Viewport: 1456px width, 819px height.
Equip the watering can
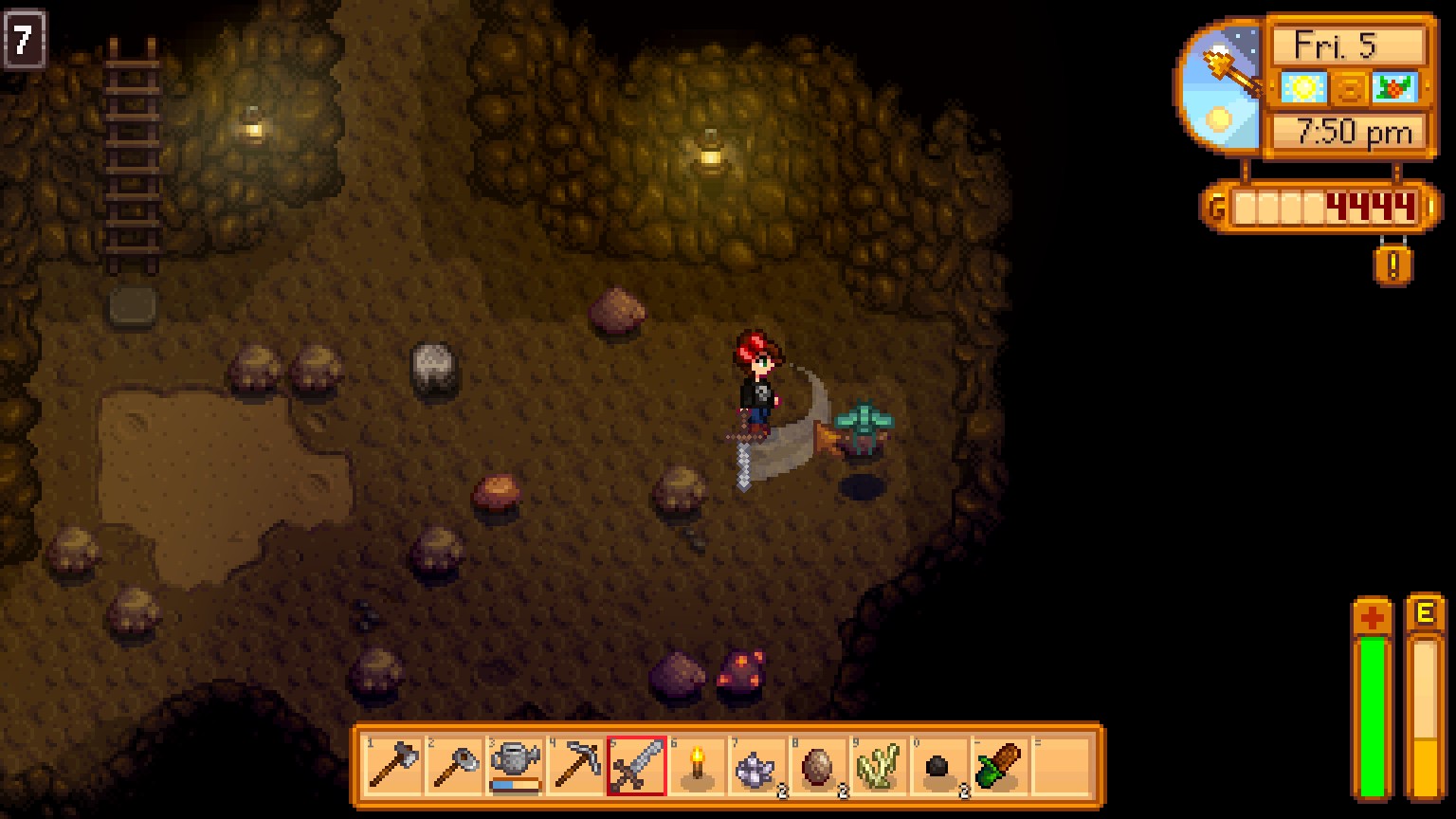click(x=513, y=766)
